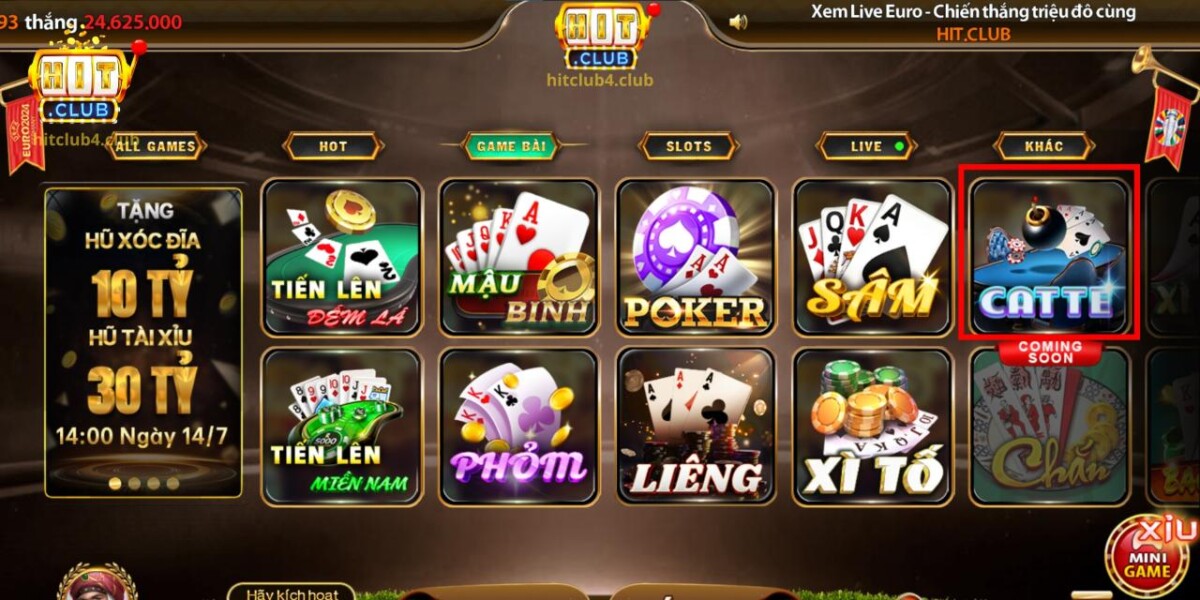The image size is (1200, 600).
Task: Play the Xì Tố game
Action: (x=873, y=426)
